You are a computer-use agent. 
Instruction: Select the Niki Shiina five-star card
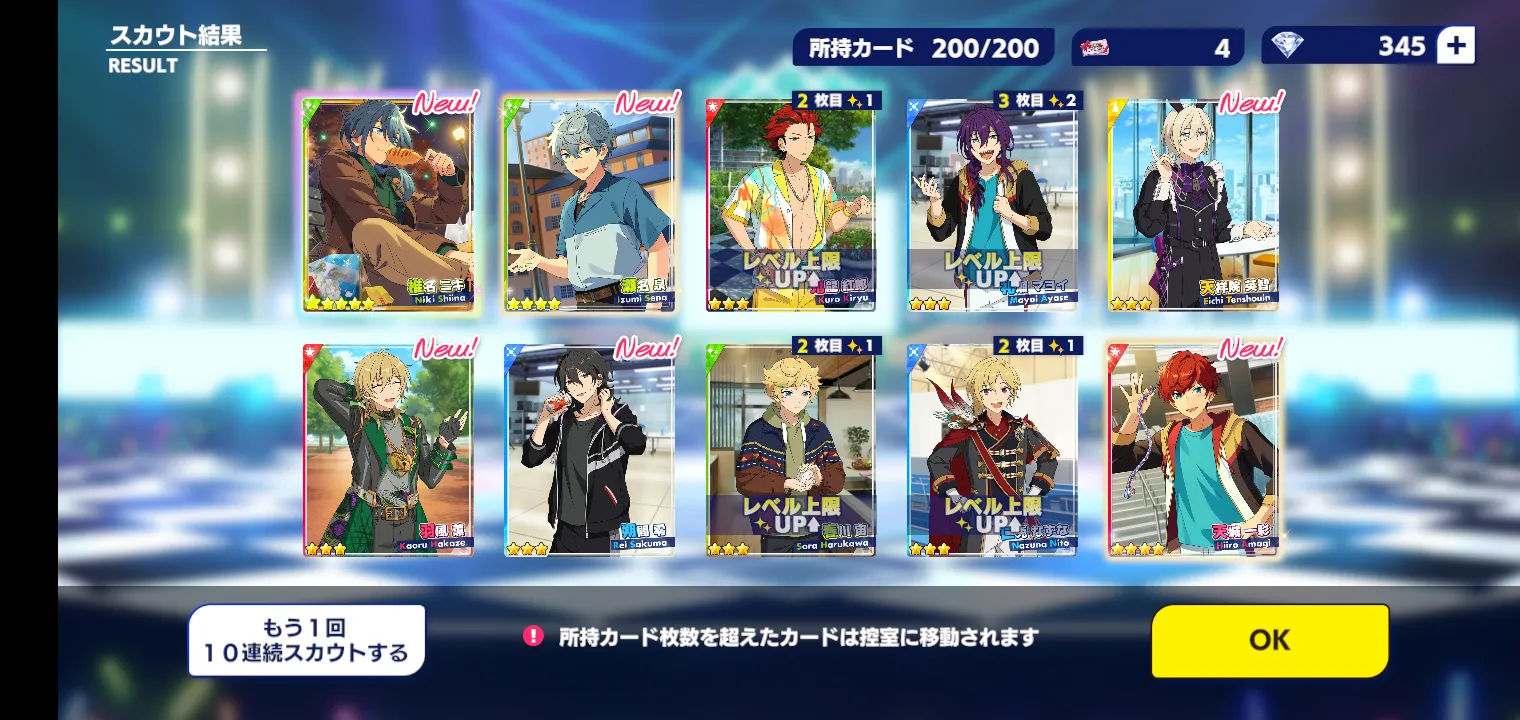click(388, 205)
